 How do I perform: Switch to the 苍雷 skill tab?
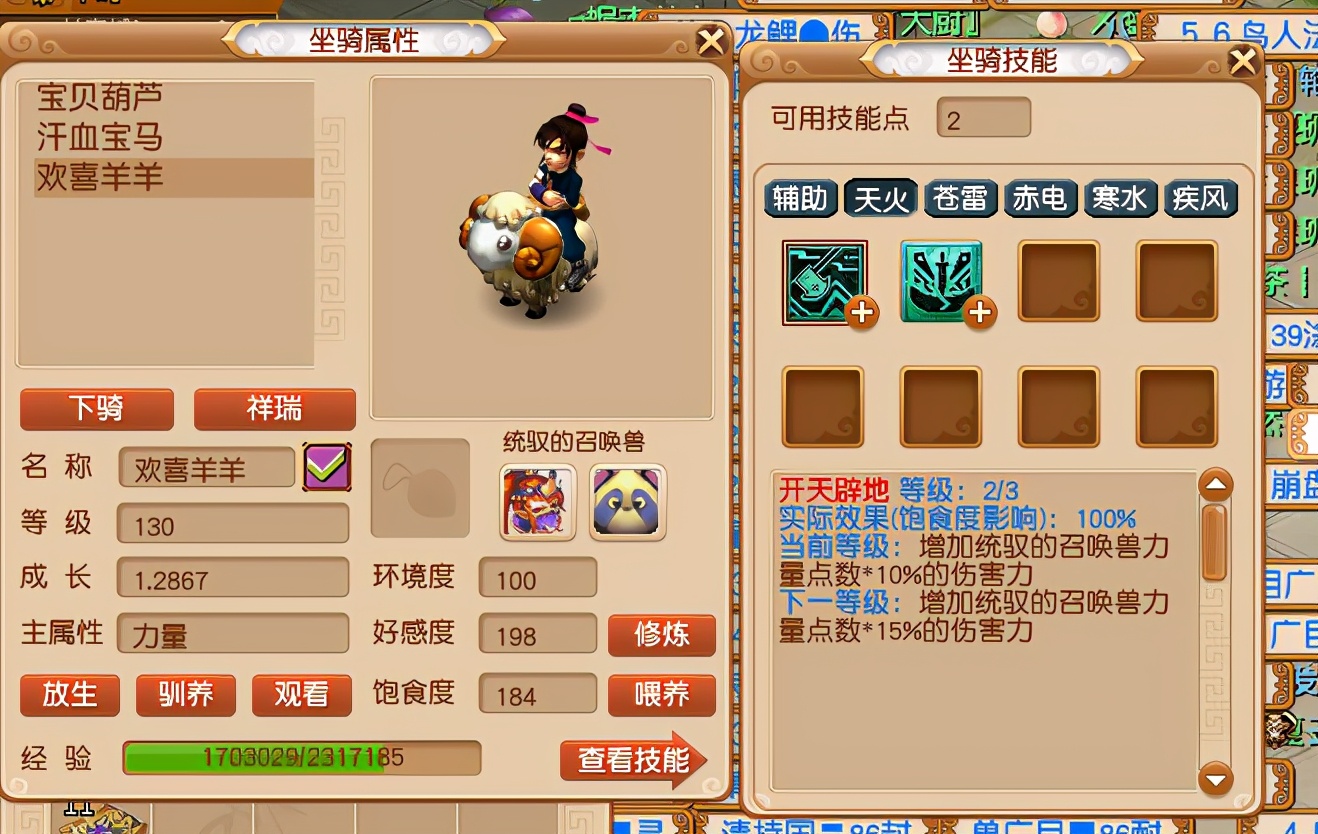(961, 198)
